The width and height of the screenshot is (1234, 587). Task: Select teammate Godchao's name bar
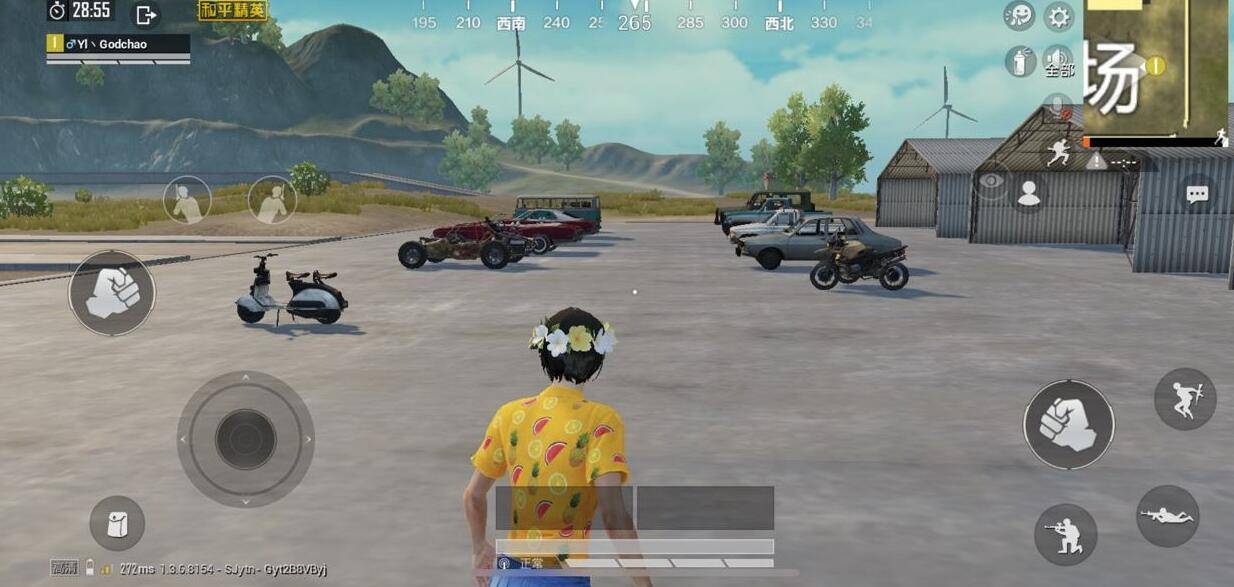[118, 44]
